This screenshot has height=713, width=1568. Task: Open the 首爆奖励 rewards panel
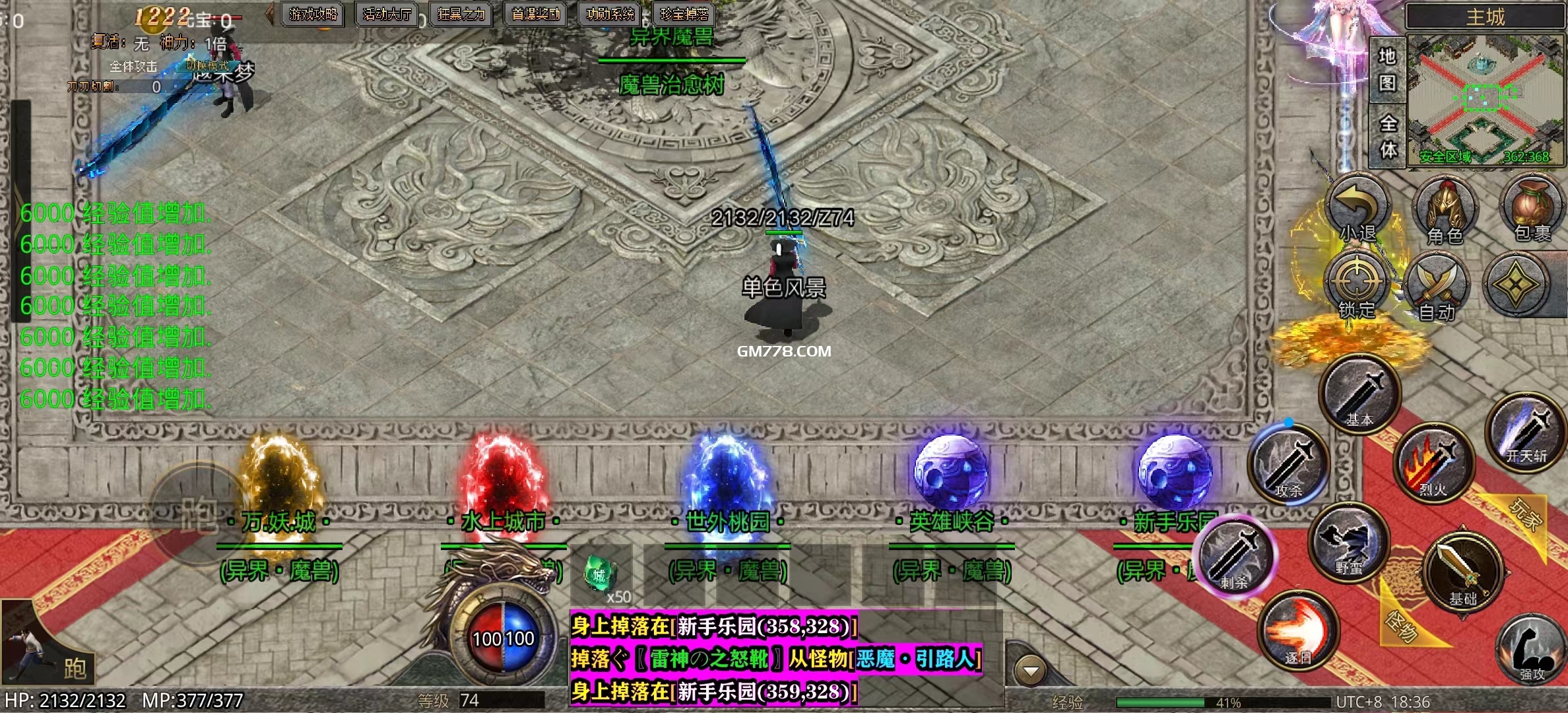[536, 14]
